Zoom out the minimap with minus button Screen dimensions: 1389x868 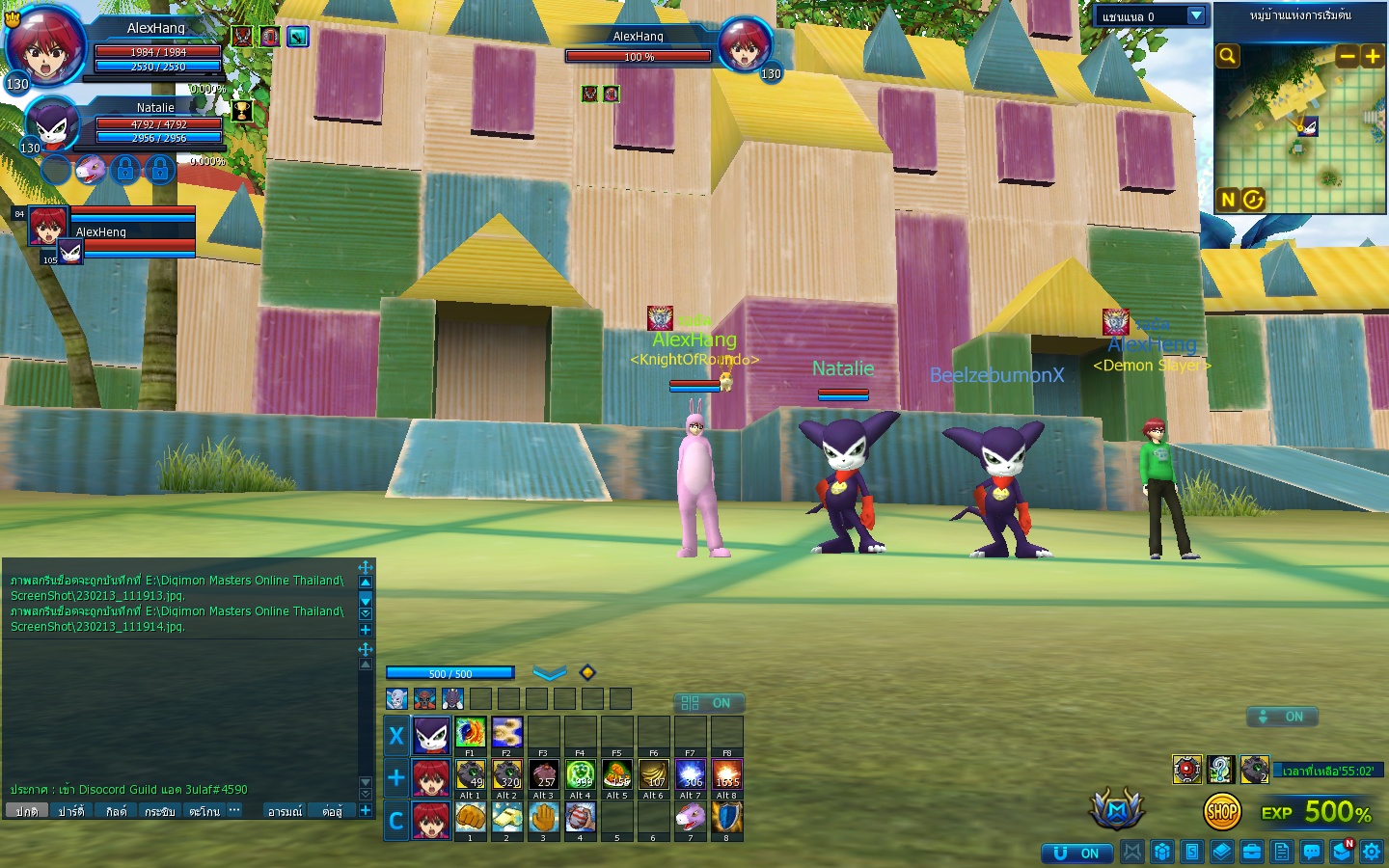[1347, 56]
